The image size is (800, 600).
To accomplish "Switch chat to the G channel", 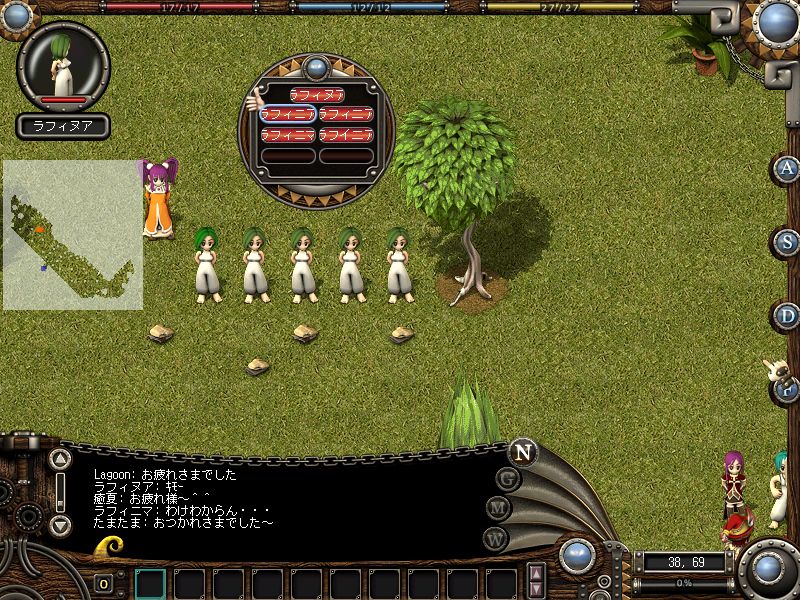I will coord(508,478).
